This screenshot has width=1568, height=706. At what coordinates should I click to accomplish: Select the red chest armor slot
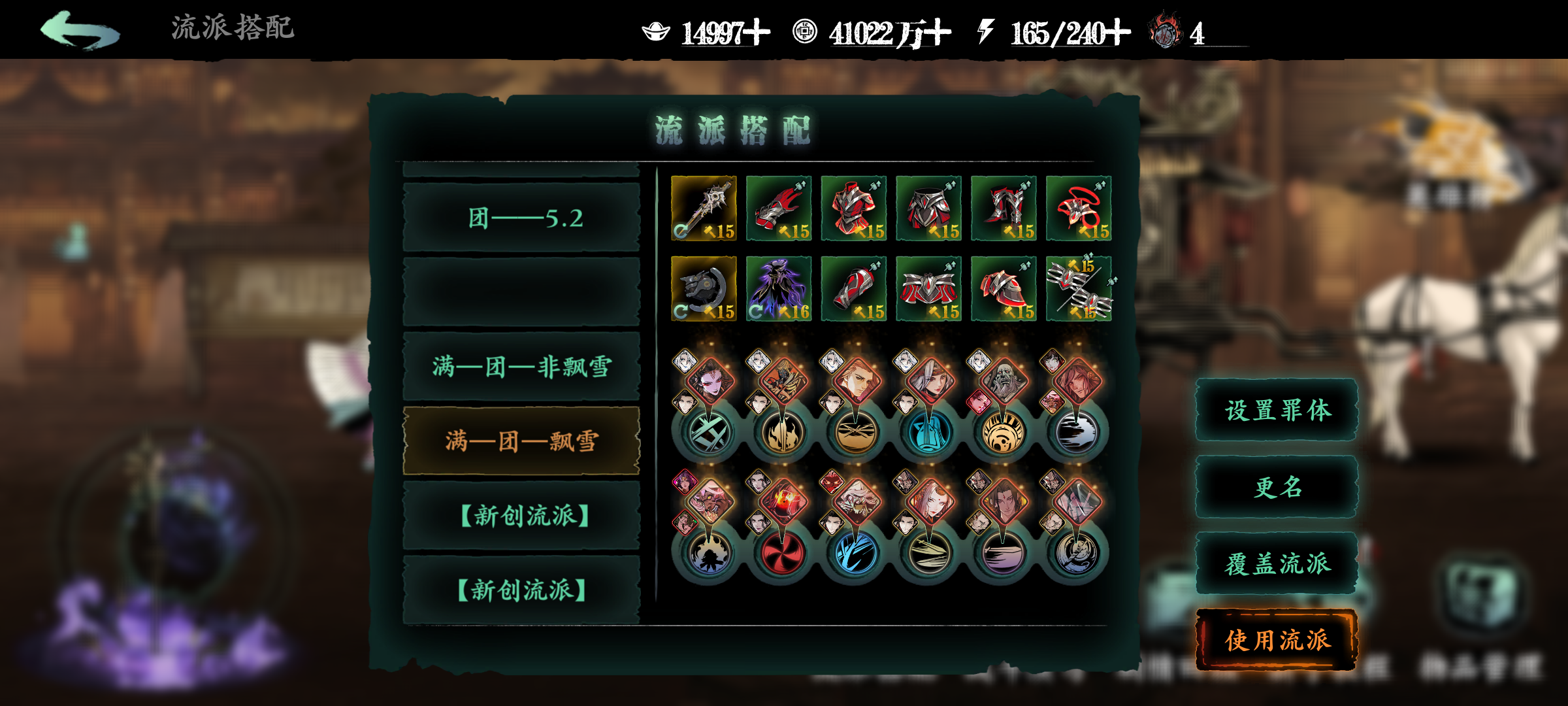pyautogui.click(x=854, y=208)
